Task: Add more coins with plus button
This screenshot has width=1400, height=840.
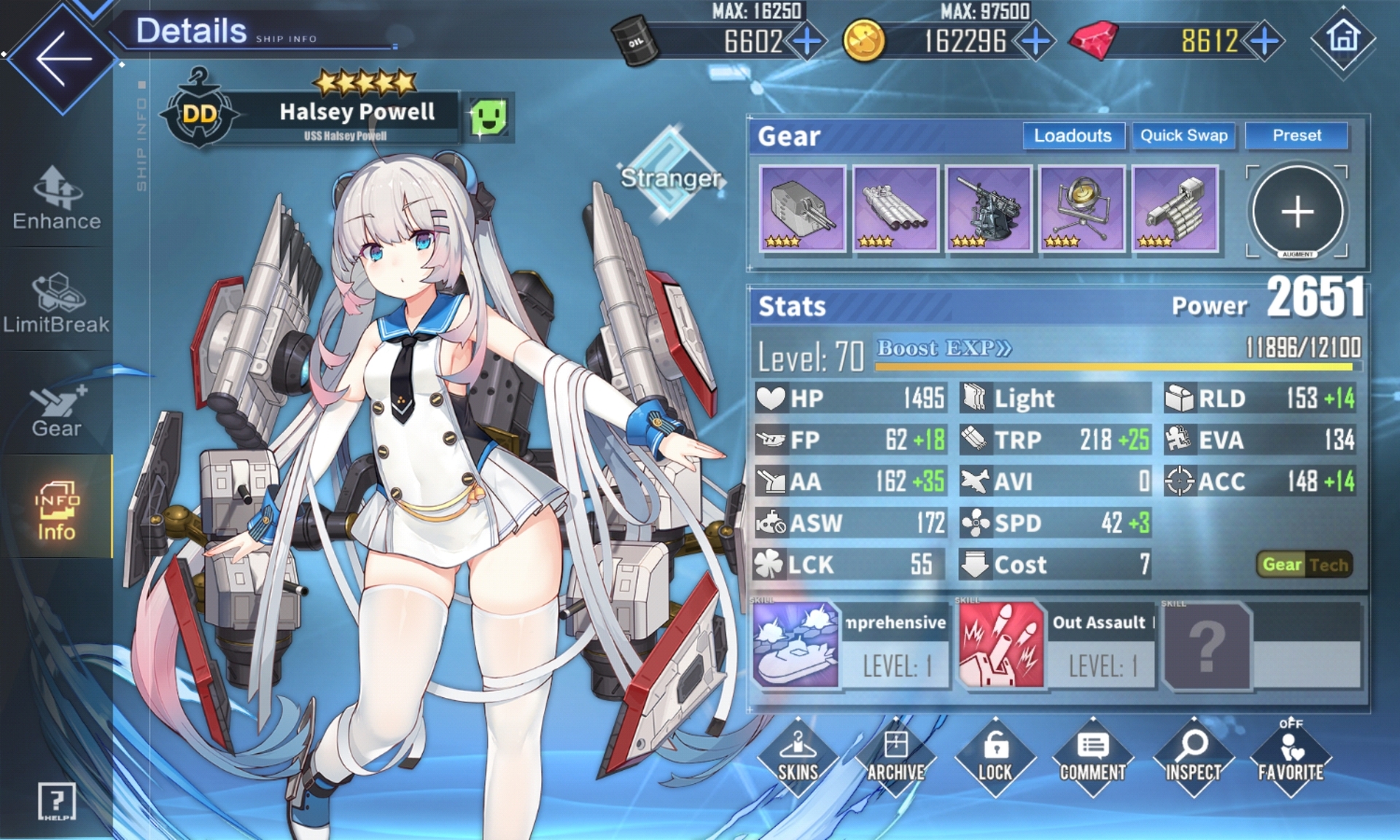Action: click(x=1036, y=41)
